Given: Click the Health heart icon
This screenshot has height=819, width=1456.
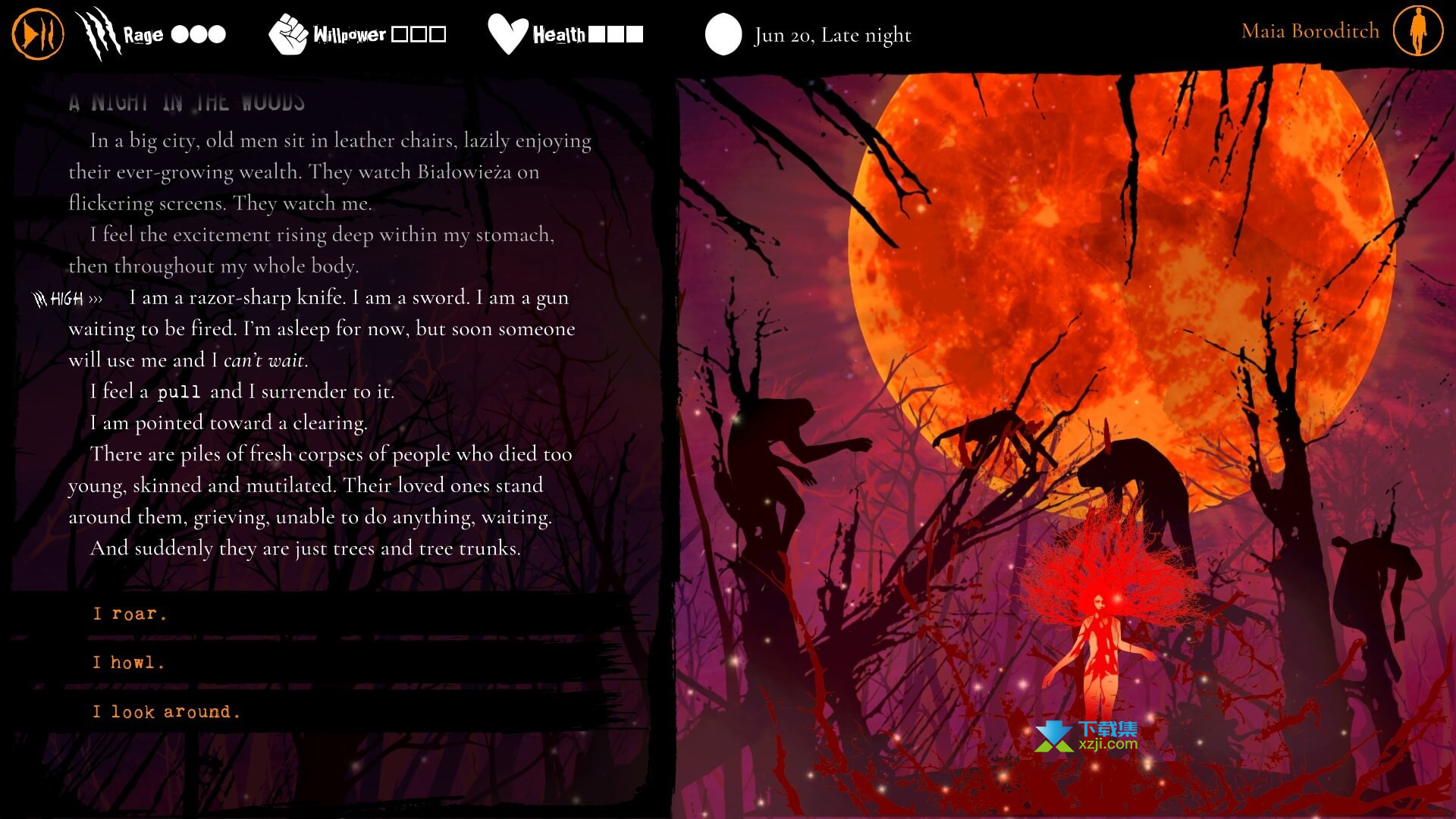Looking at the screenshot, I should (507, 34).
